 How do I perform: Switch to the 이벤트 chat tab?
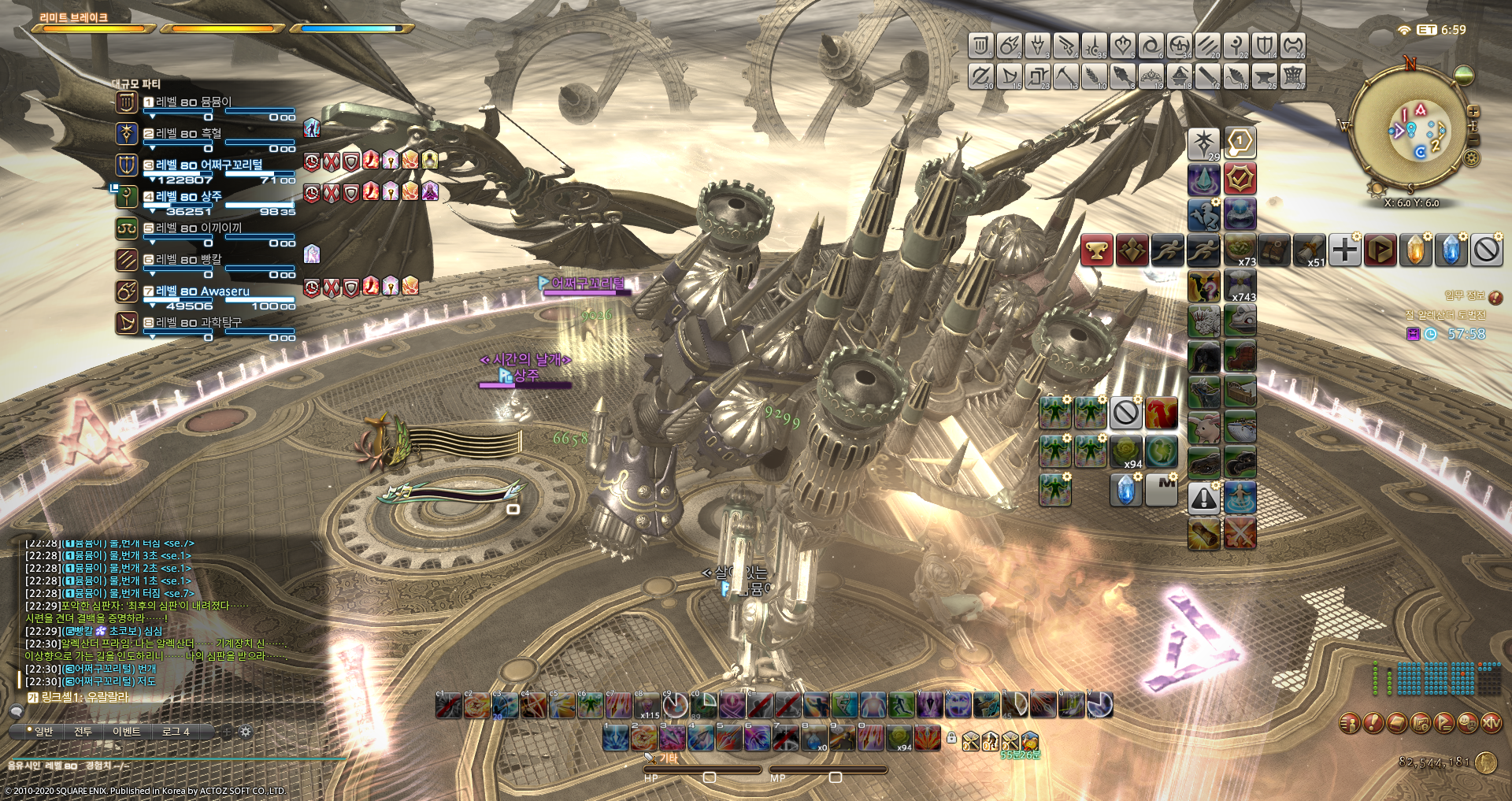128,732
